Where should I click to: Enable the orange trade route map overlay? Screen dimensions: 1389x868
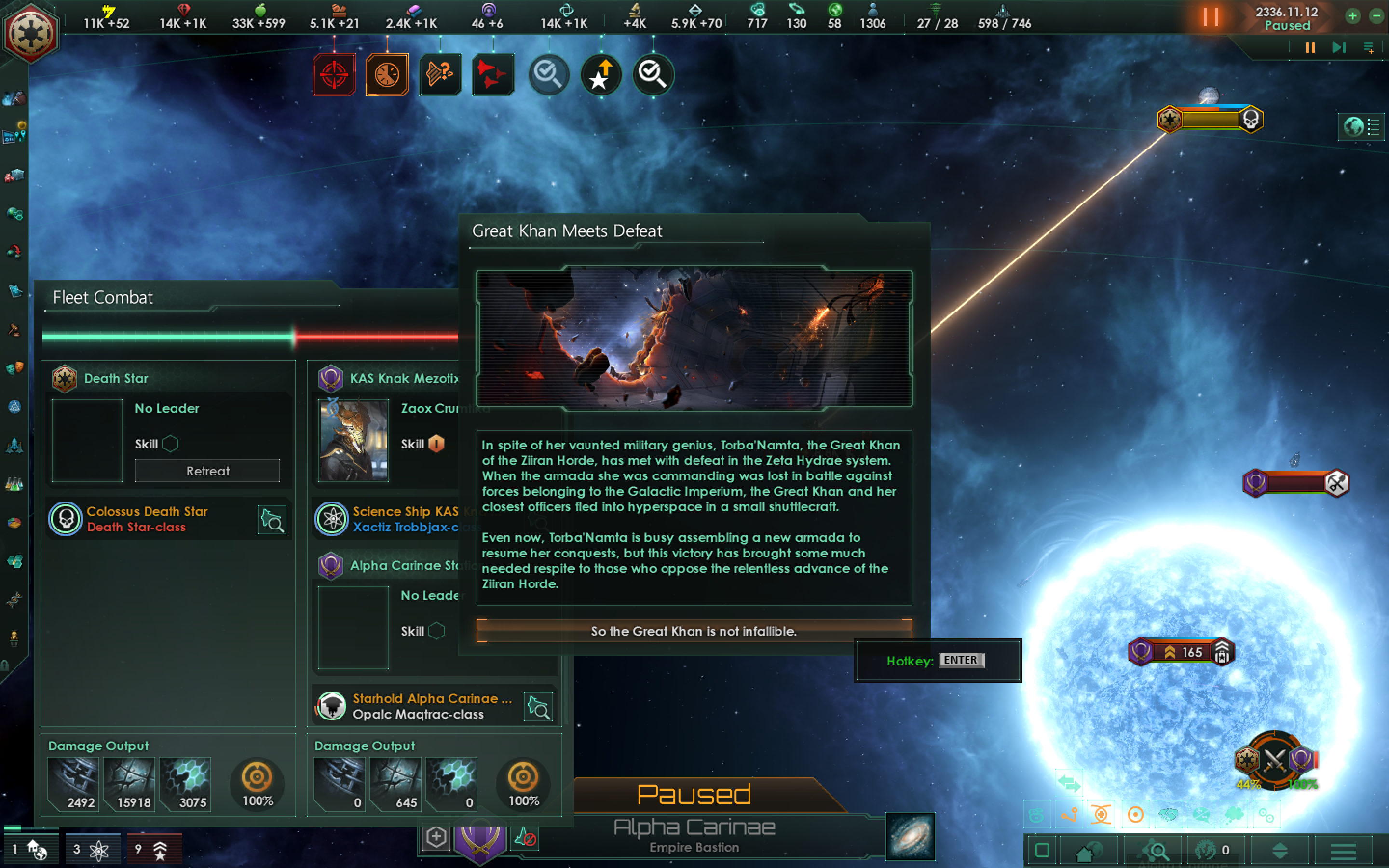(x=1069, y=815)
